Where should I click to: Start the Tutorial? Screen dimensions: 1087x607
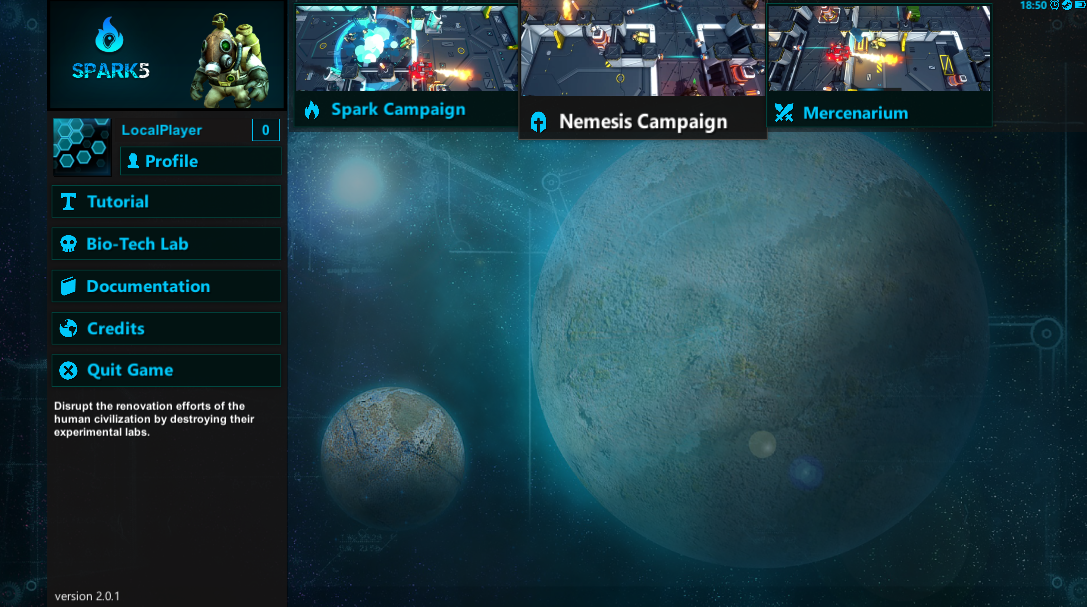166,202
